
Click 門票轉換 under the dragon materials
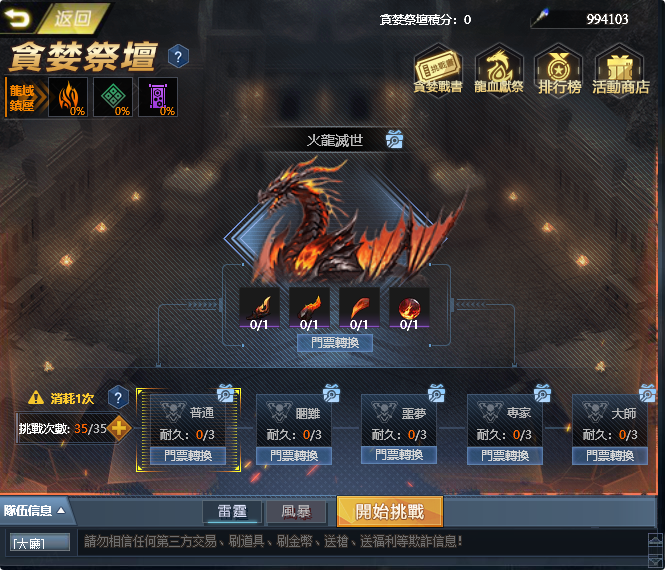(x=335, y=343)
